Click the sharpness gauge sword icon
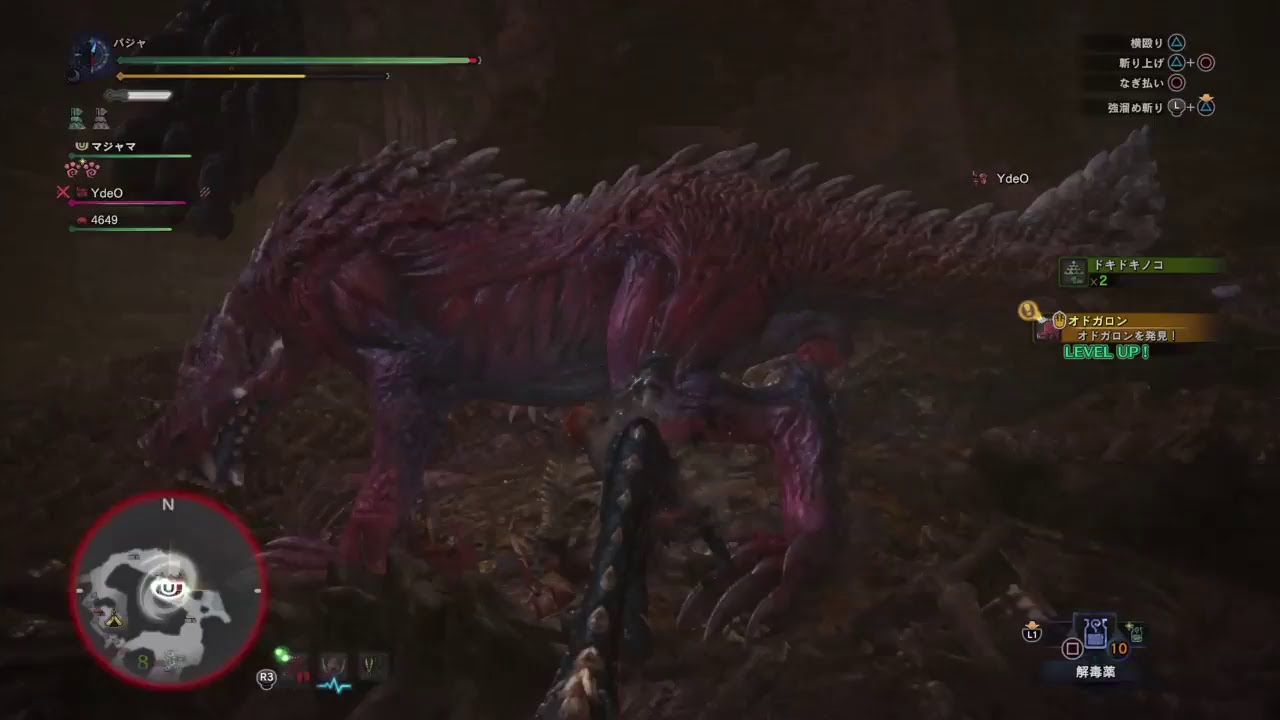 138,95
